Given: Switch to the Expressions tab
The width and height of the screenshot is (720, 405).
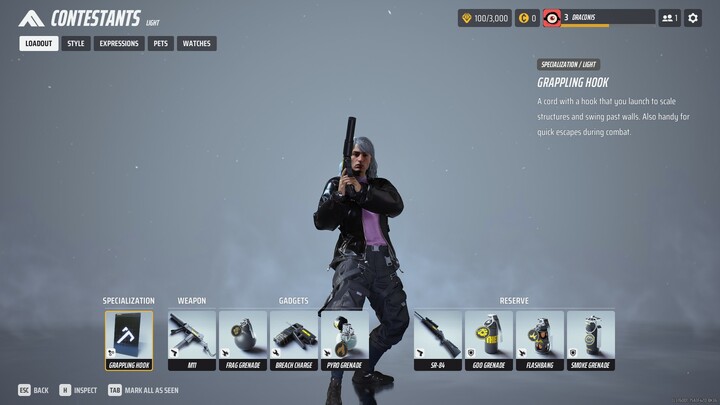Looking at the screenshot, I should (x=119, y=44).
